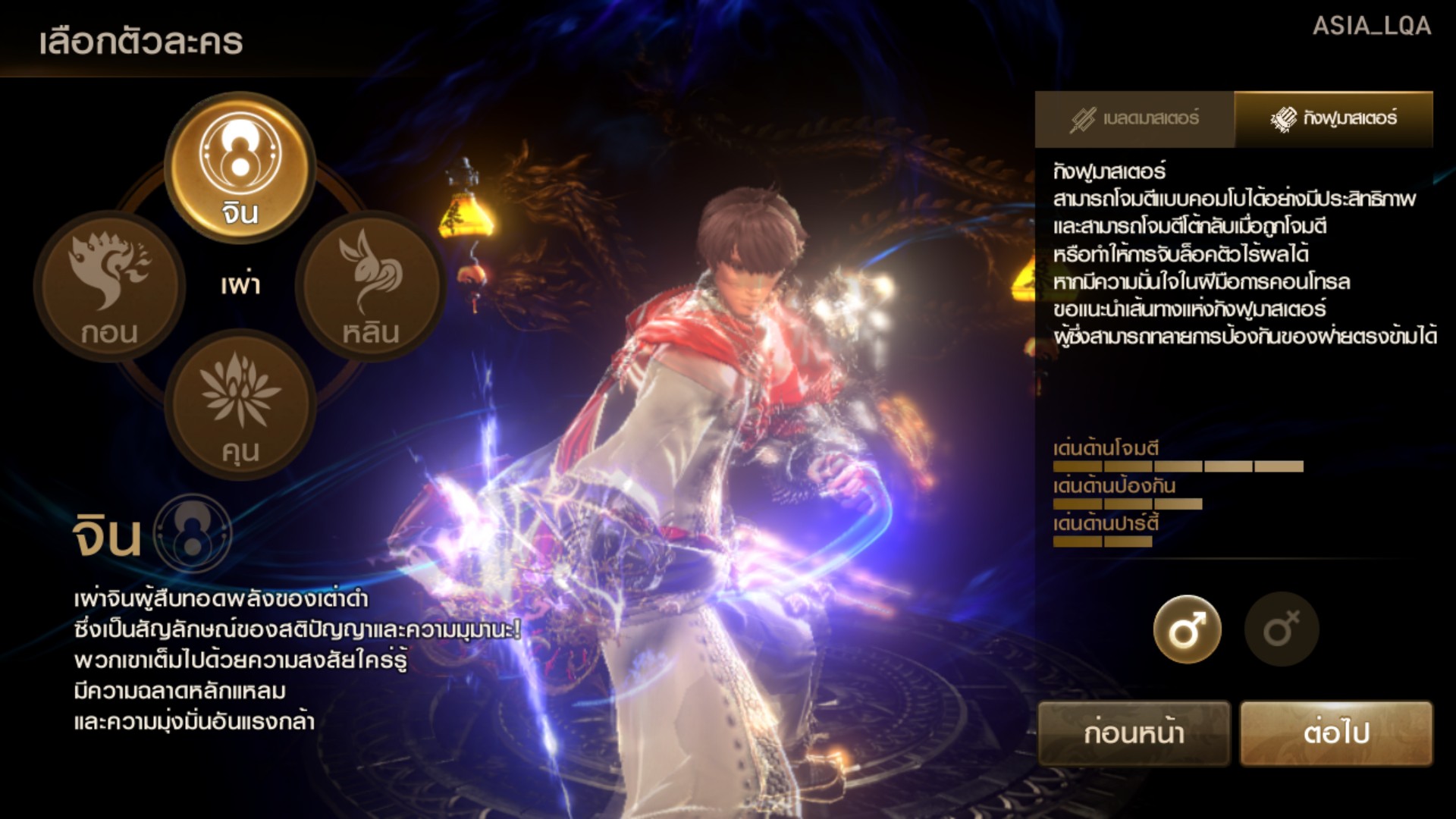Pick the Lyn race emblem

click(371, 286)
